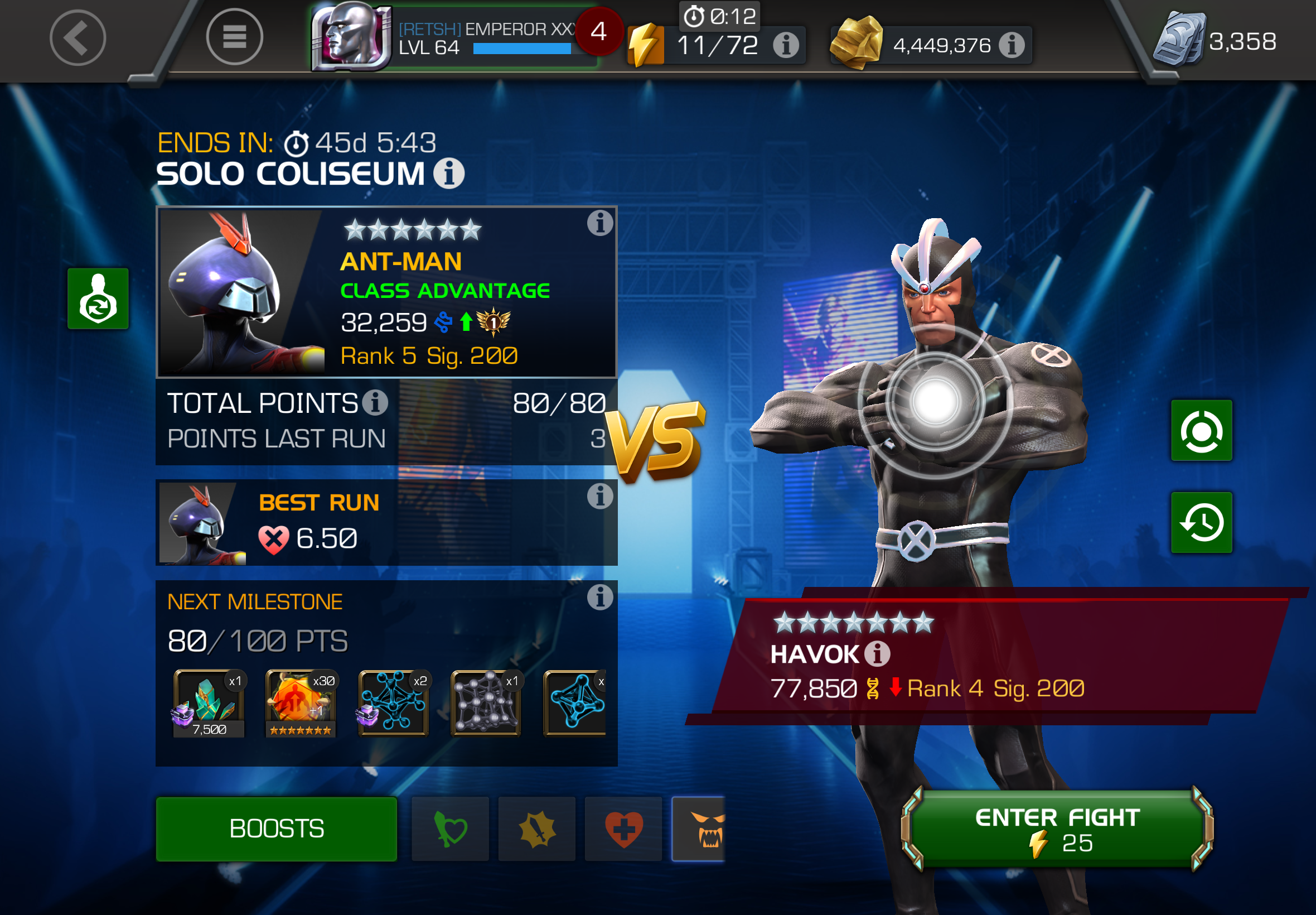
Task: Swap champion with green swap button
Action: click(98, 298)
